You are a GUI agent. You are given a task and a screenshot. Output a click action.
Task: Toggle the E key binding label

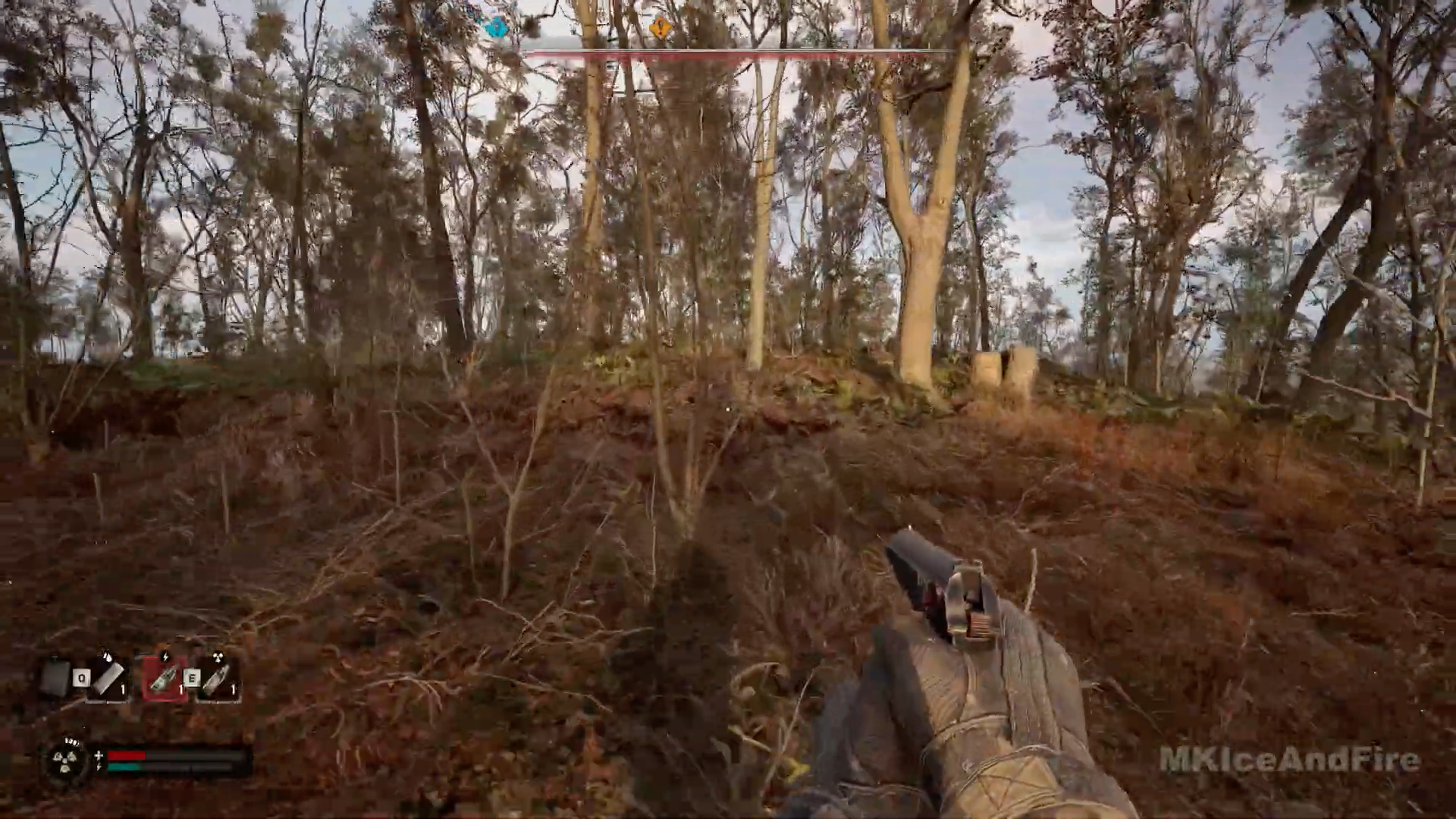pyautogui.click(x=192, y=677)
